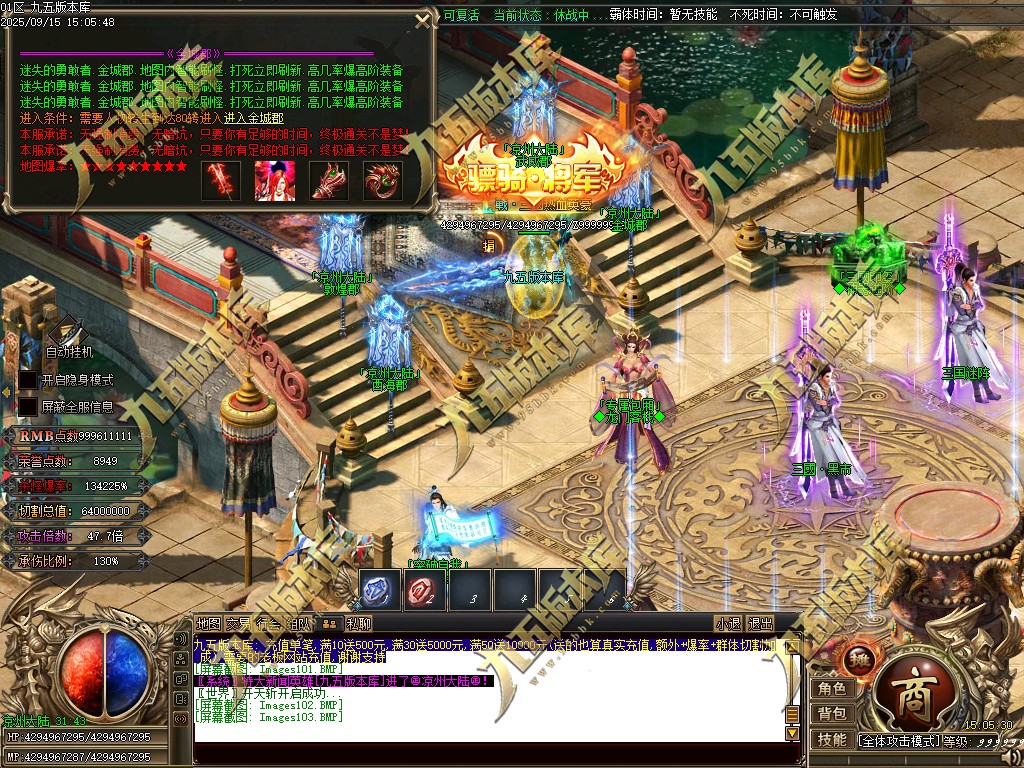Screen dimensions: 1024x768
Task: Open the 交易 trade tab
Action: pos(239,624)
